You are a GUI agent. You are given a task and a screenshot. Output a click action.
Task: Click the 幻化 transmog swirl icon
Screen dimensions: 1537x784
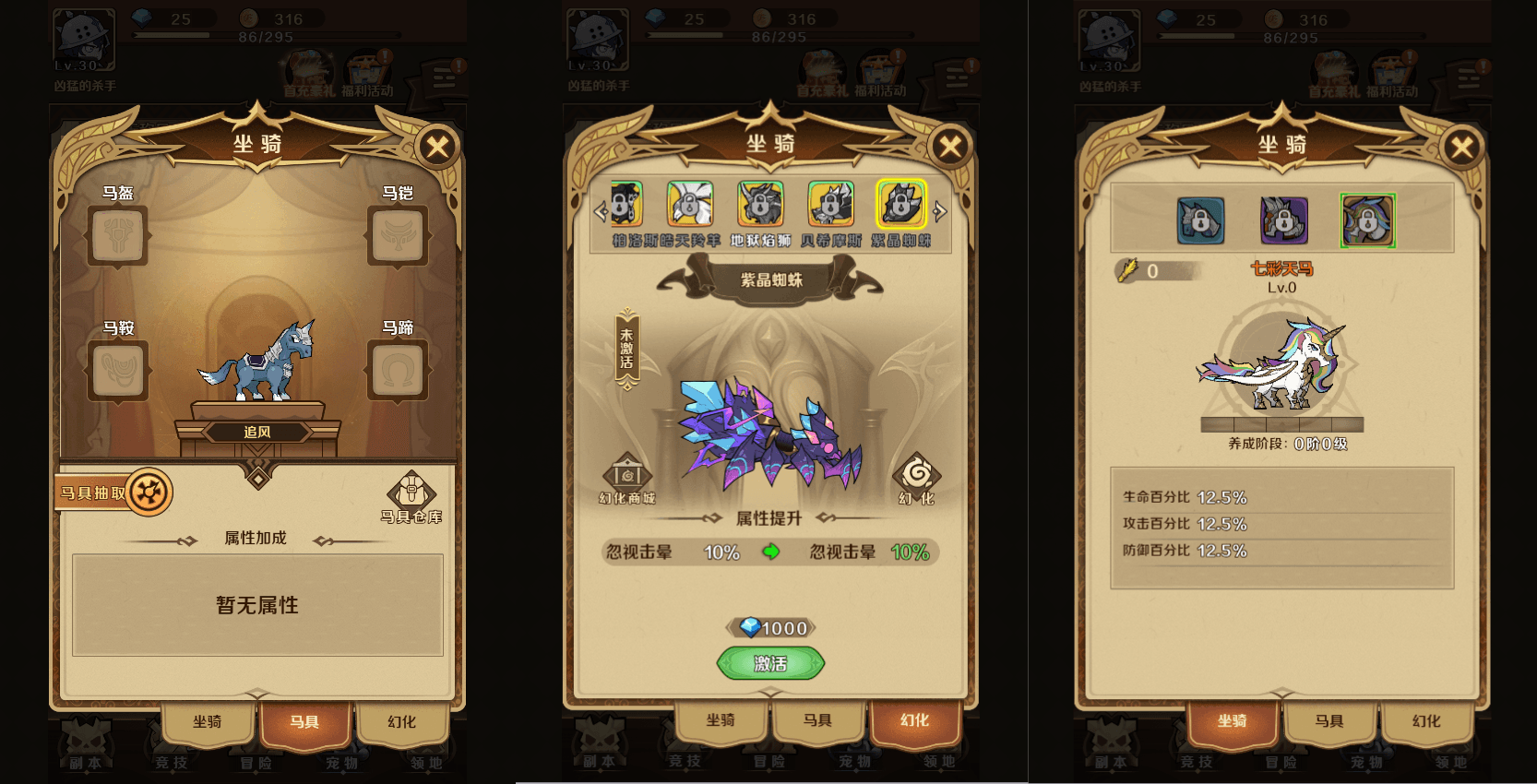tap(916, 474)
